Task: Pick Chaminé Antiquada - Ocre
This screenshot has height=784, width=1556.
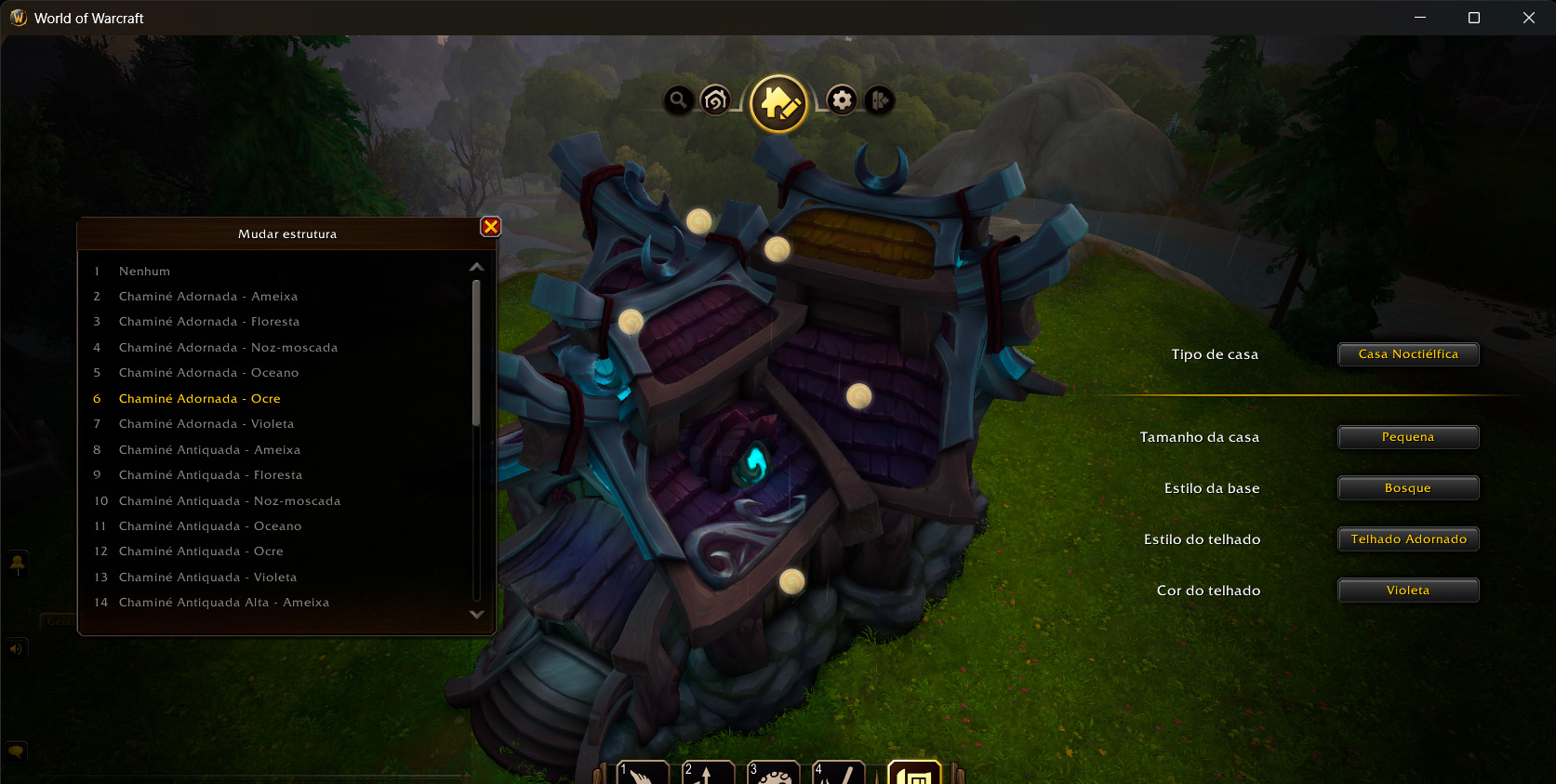Action: [x=200, y=551]
